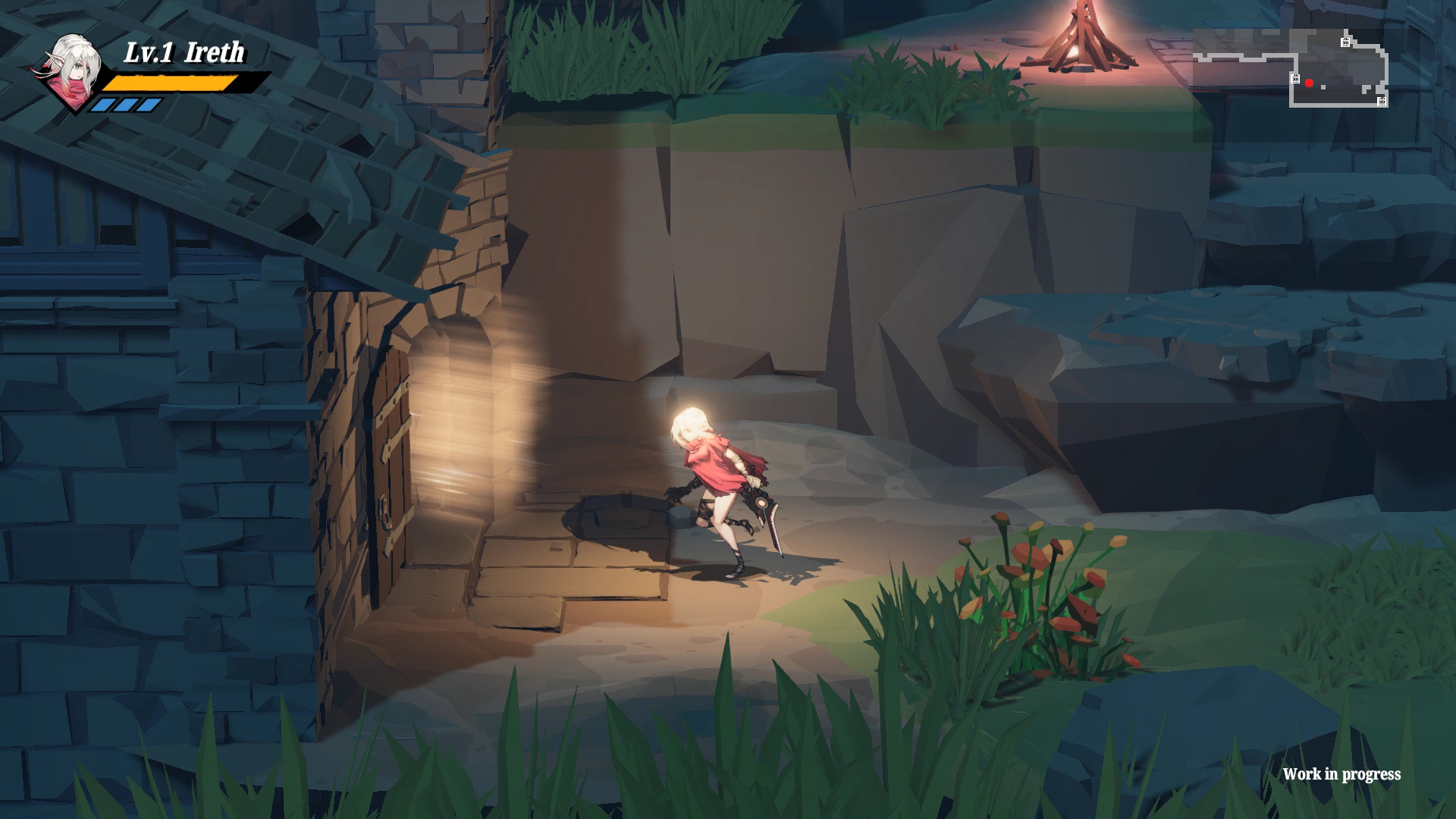This screenshot has height=819, width=1456.
Task: Select the gate marker at the minimap bottom right
Action: (1382, 102)
